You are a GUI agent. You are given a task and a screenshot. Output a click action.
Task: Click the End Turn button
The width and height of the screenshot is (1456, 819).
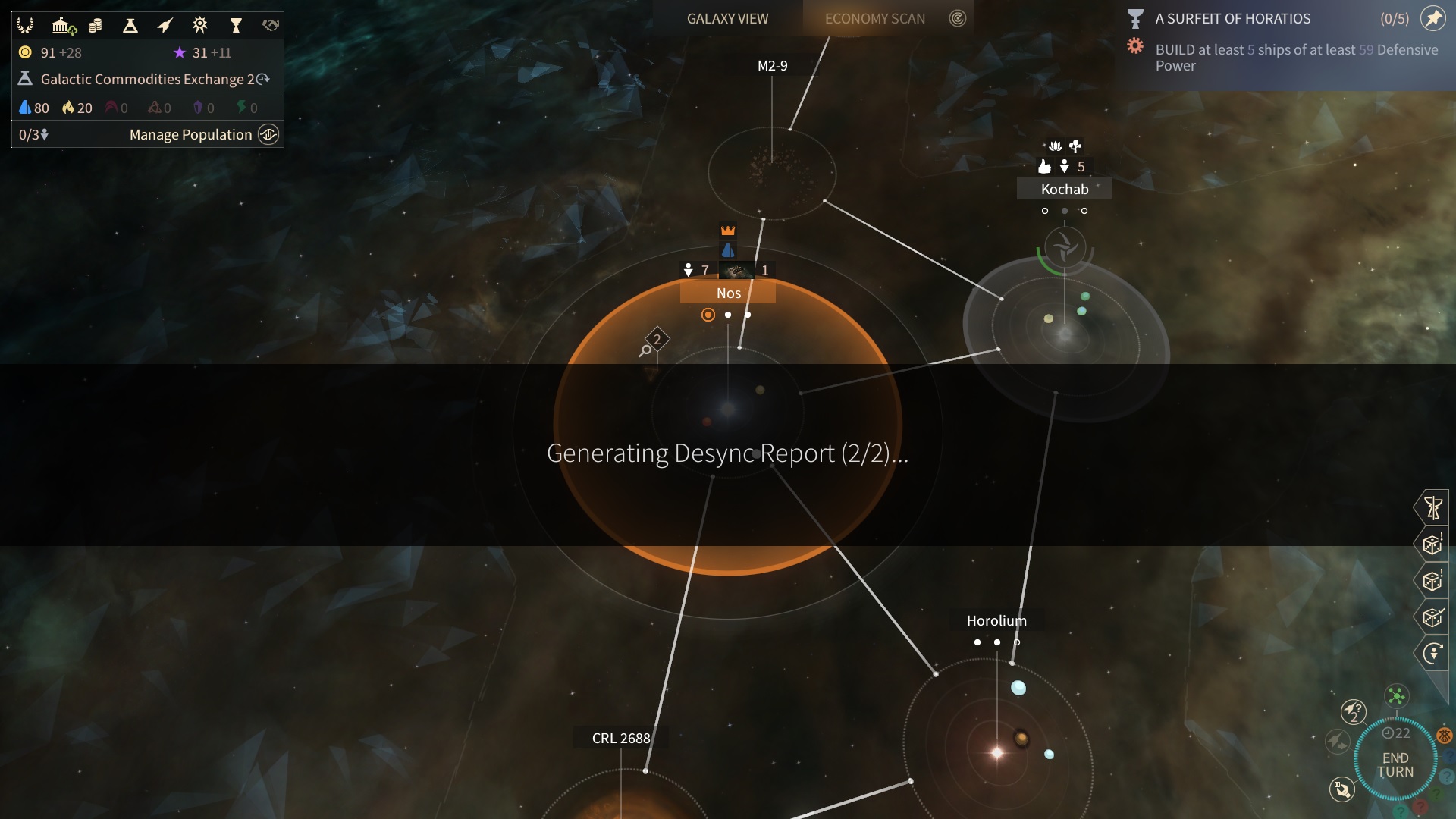point(1395,764)
